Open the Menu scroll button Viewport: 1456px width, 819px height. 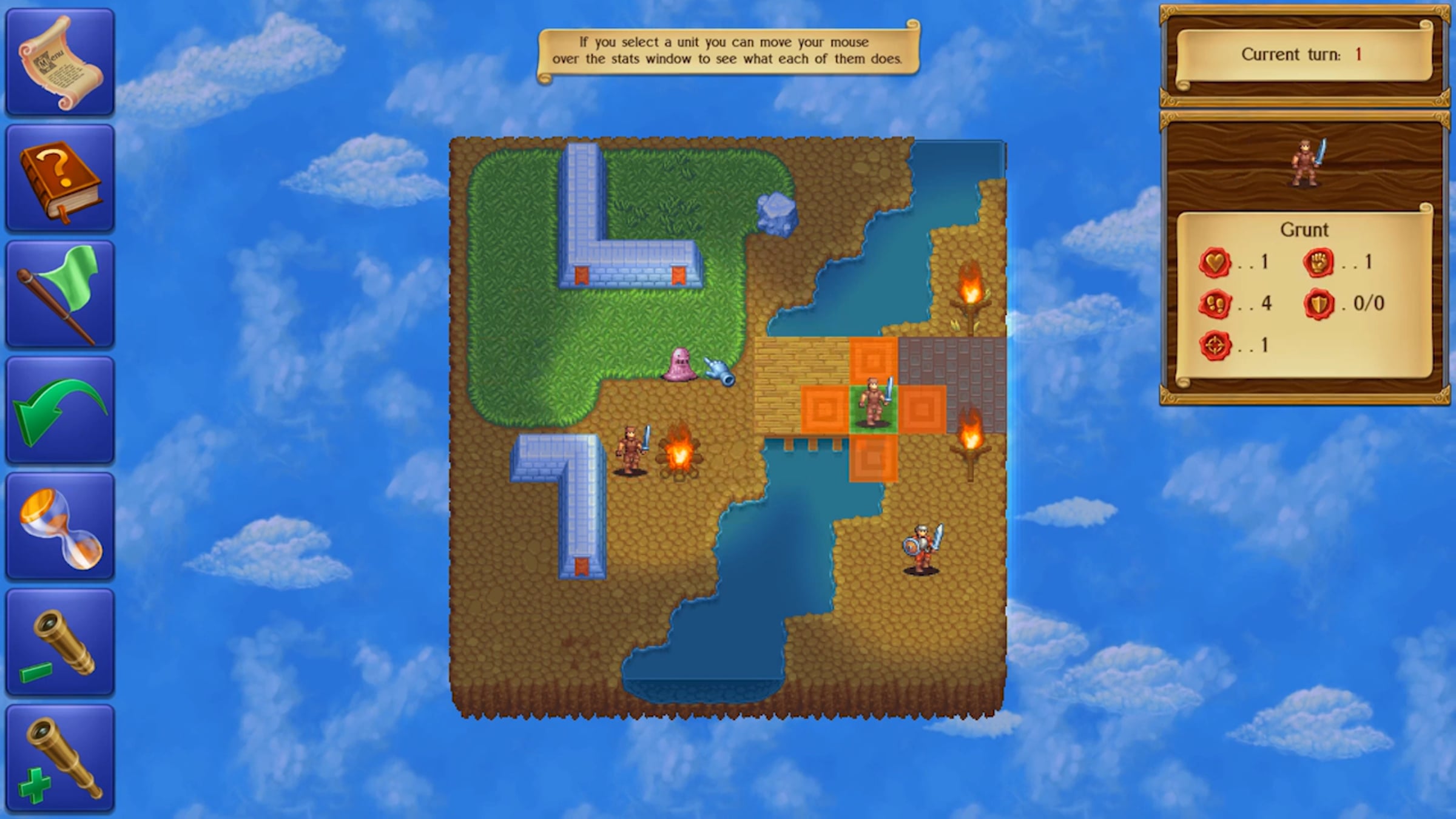[x=60, y=62]
